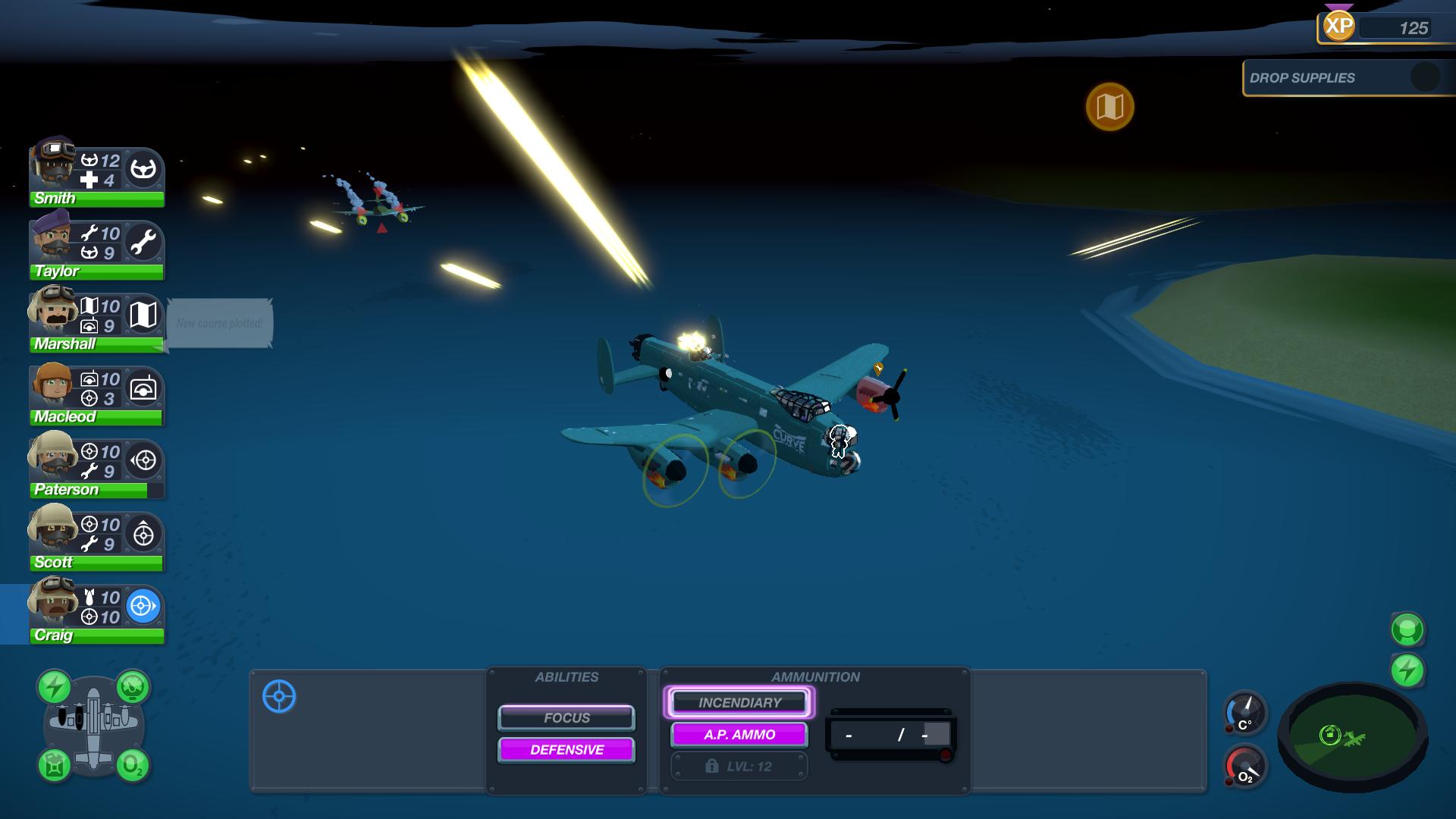Select the INCENDIARY ammunition type
This screenshot has height=819, width=1456.
[739, 702]
